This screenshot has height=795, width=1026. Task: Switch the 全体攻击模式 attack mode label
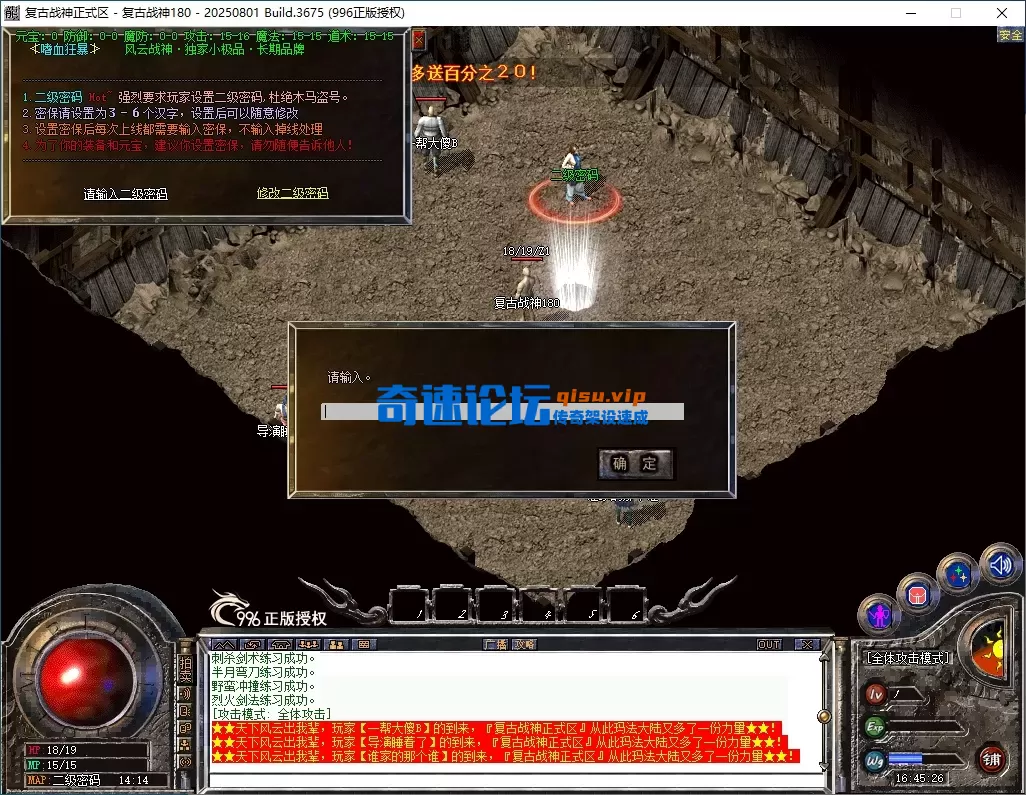(x=908, y=658)
